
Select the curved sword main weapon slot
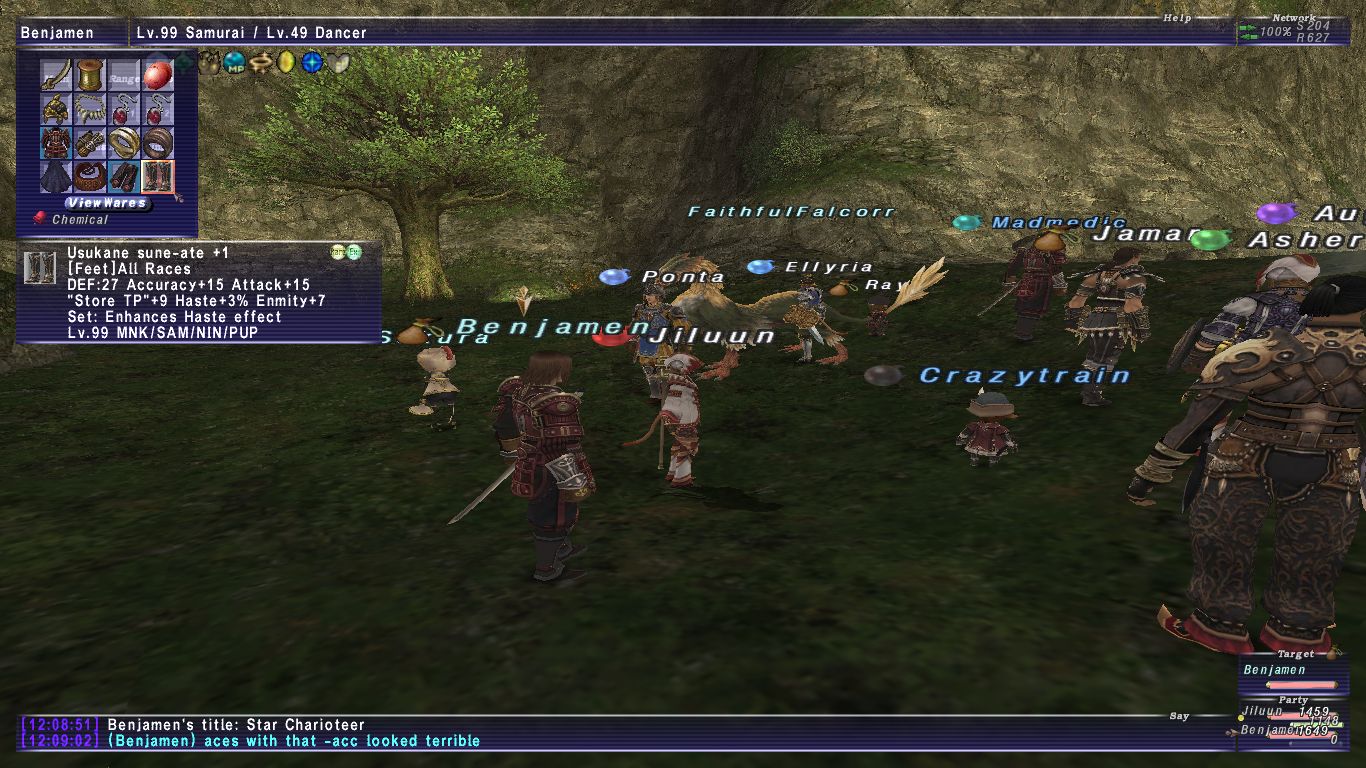[57, 74]
